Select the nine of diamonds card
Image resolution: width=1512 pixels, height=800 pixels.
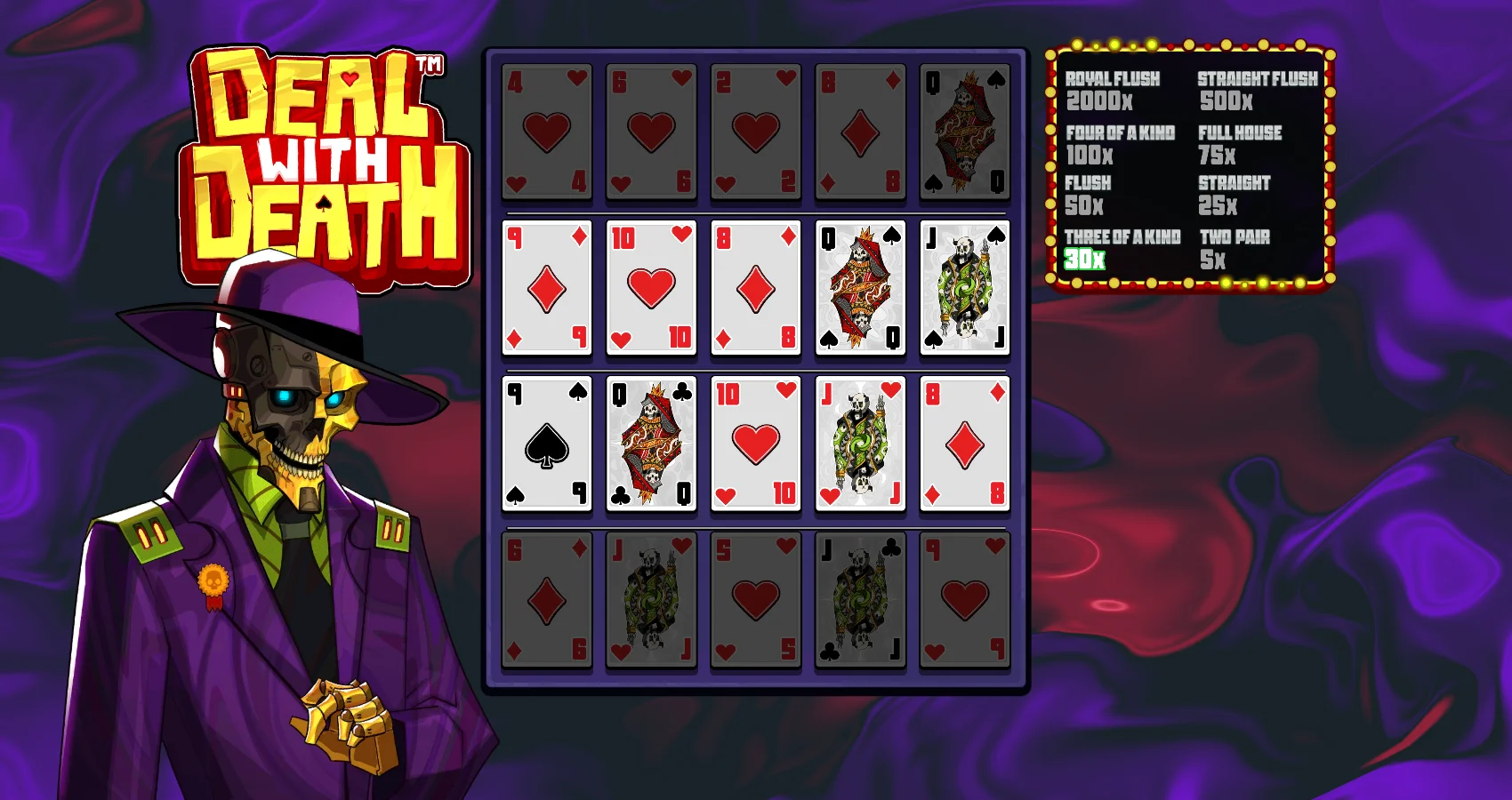tap(546, 288)
